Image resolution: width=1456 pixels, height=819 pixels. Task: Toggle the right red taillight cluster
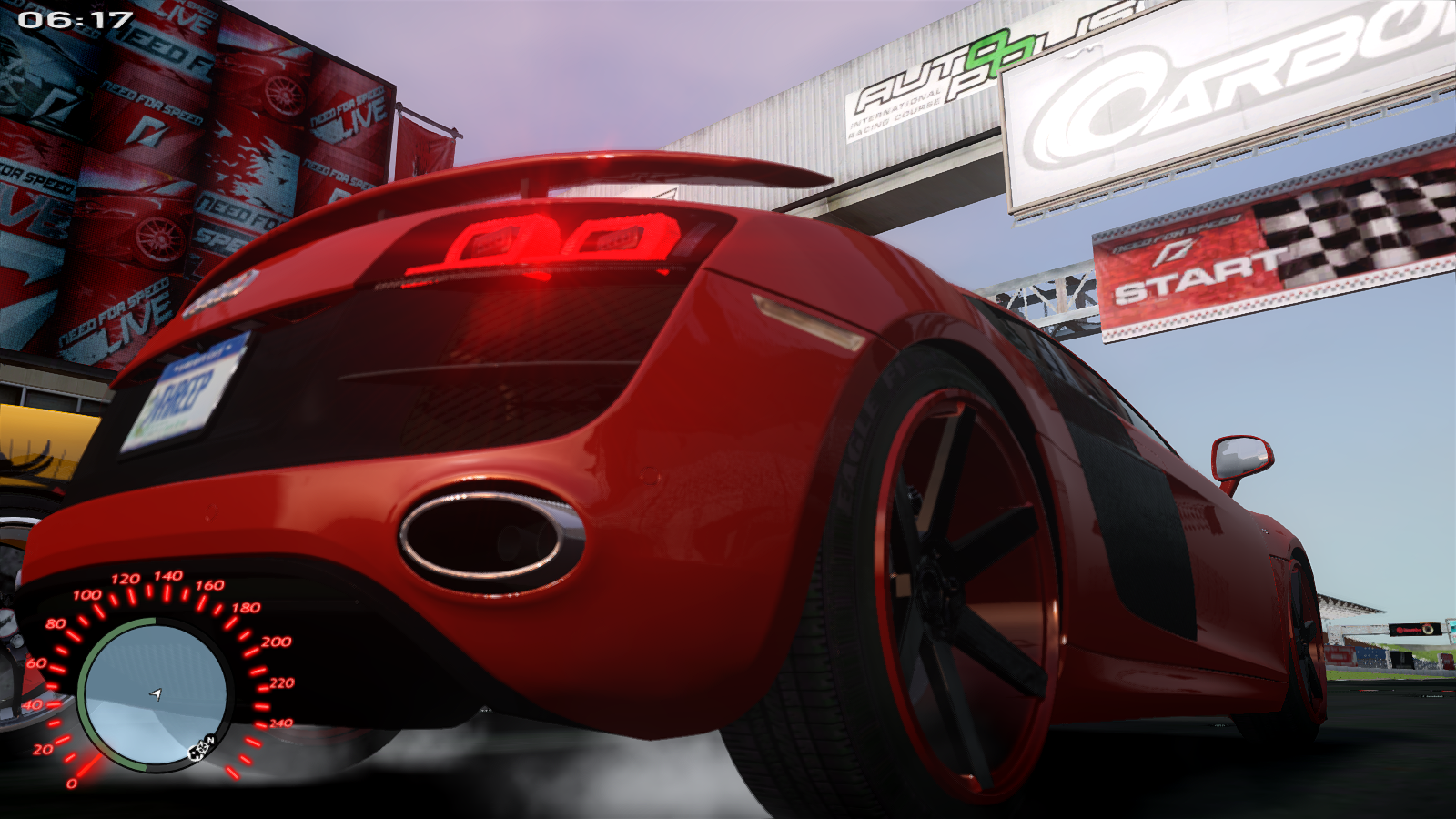[619, 237]
